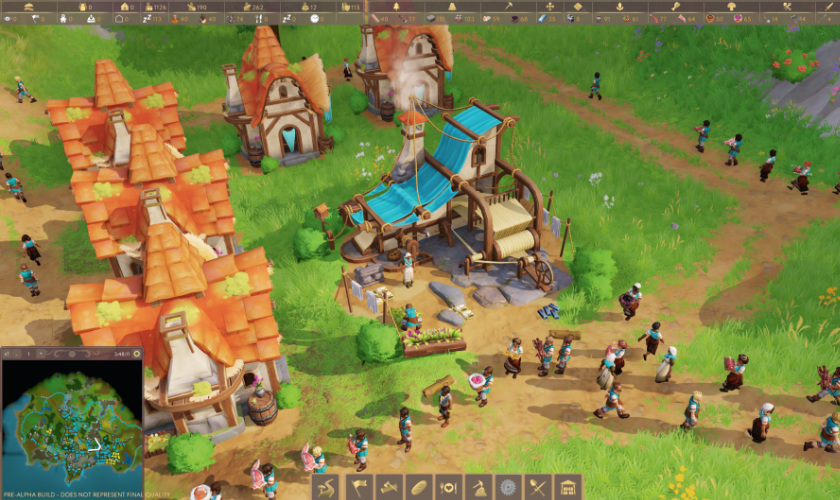The width and height of the screenshot is (840, 500).
Task: Click the island minimap
Action: click(x=71, y=427)
